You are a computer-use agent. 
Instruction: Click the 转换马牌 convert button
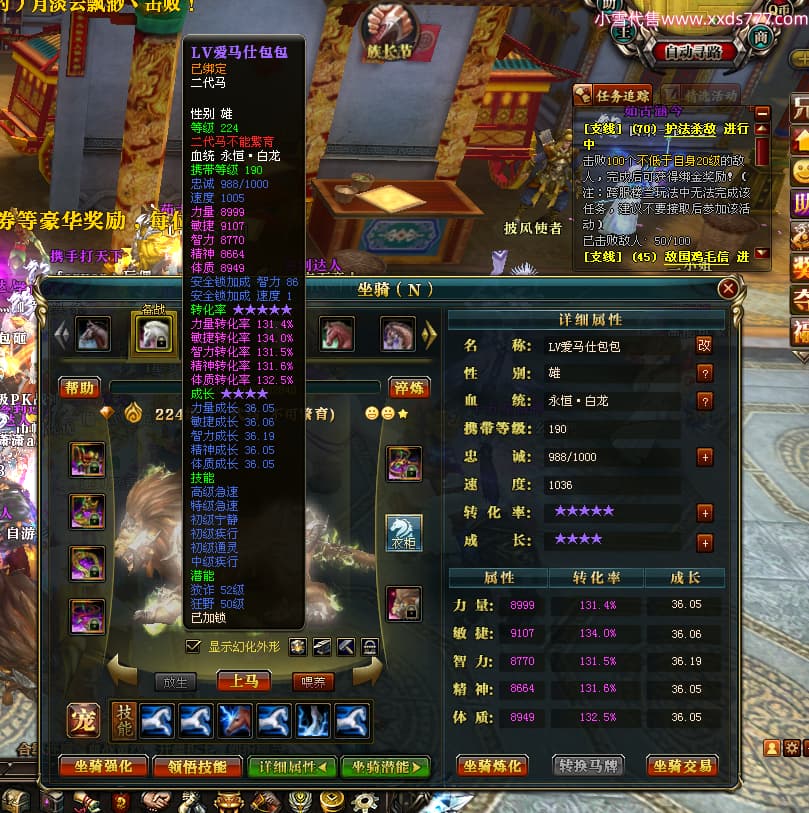(x=588, y=766)
